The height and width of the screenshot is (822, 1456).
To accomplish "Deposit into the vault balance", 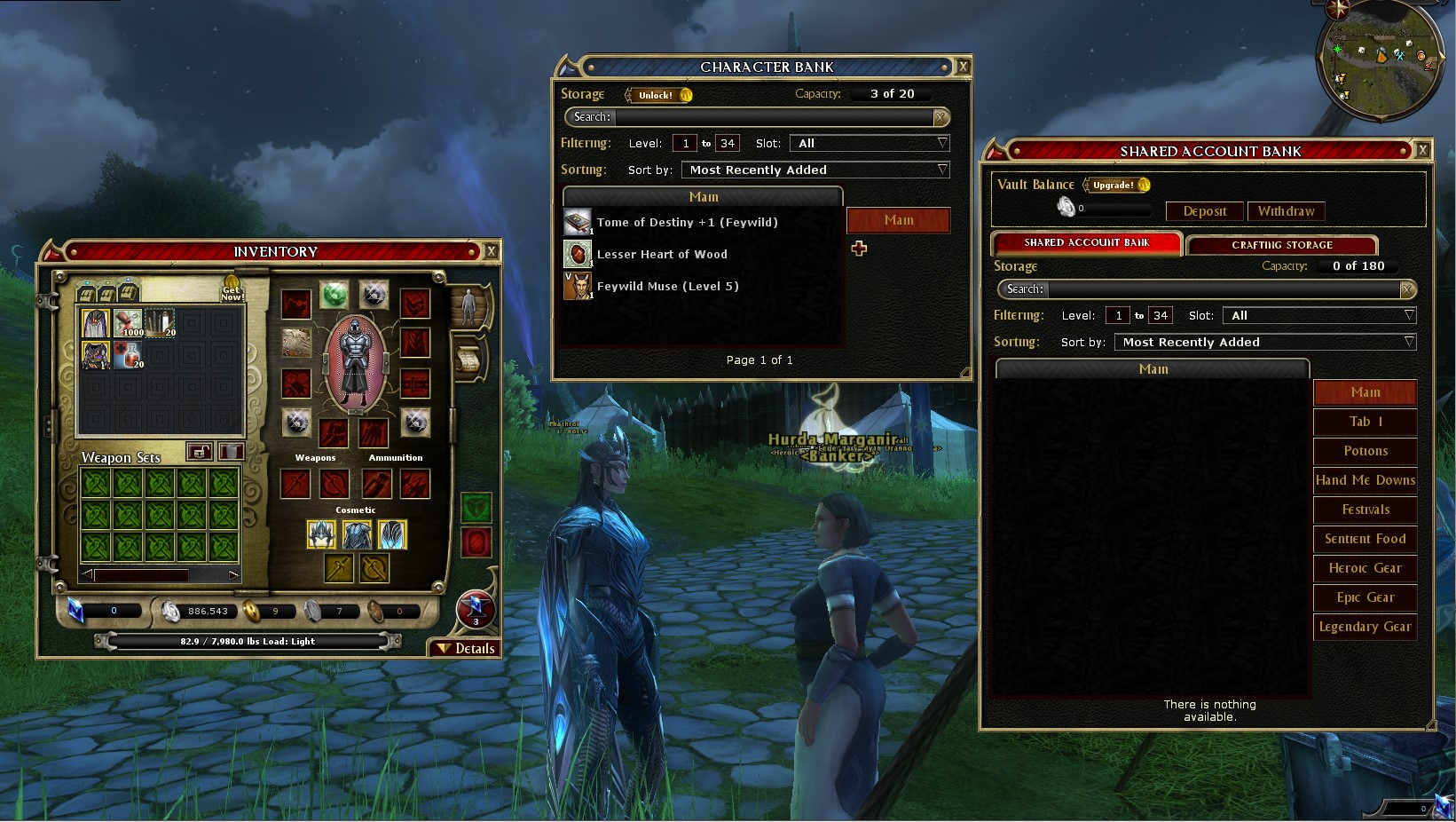I will click(1204, 211).
